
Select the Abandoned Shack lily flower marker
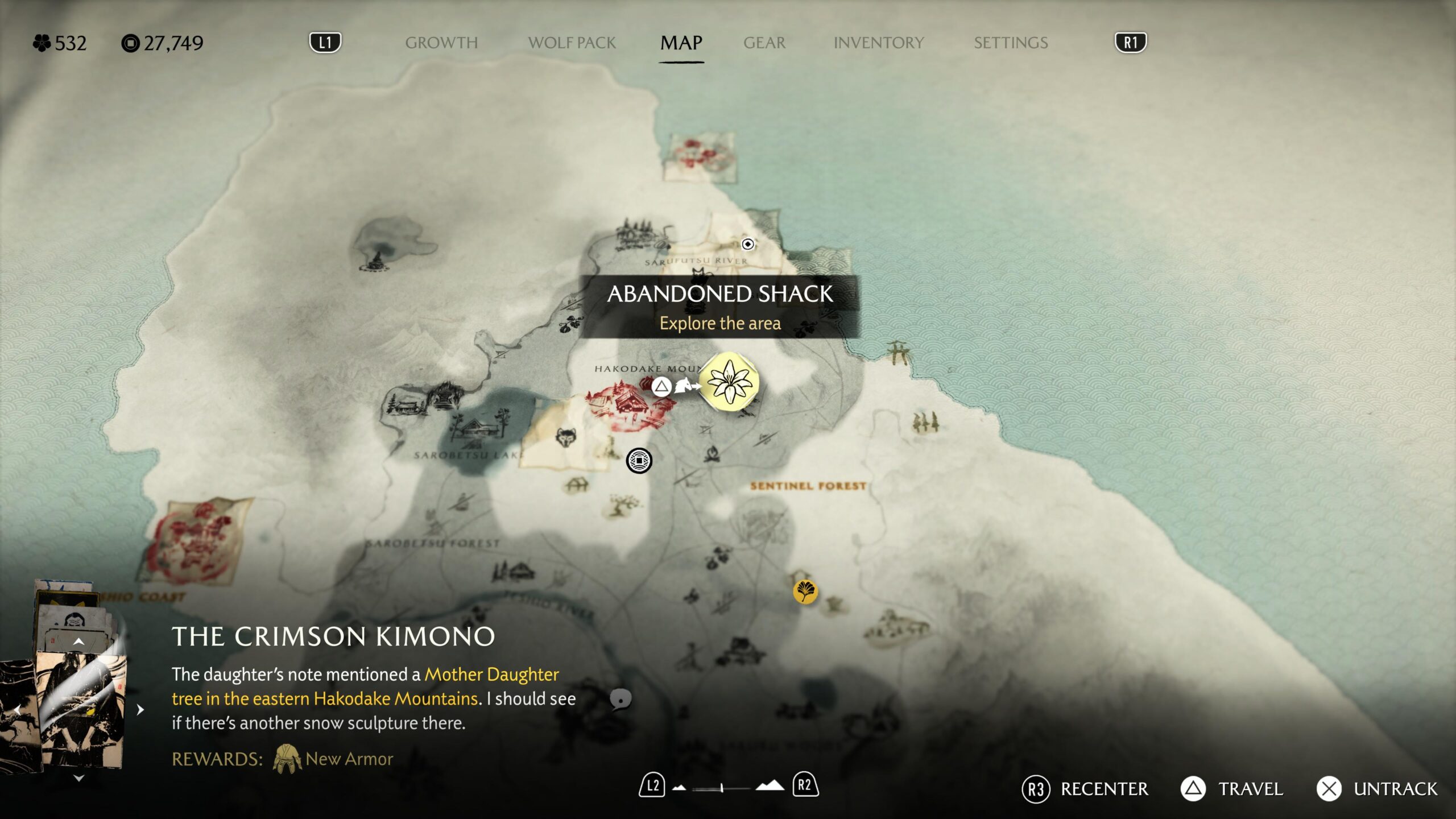click(x=729, y=382)
